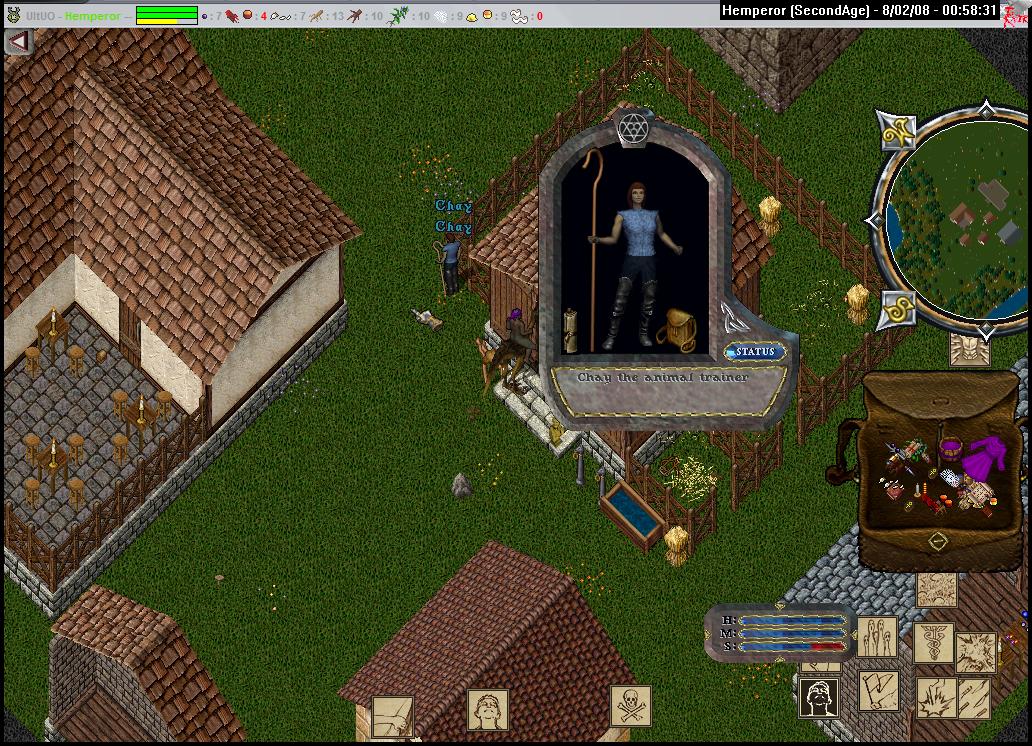Click the gold S emblem on the minimap

tap(897, 311)
